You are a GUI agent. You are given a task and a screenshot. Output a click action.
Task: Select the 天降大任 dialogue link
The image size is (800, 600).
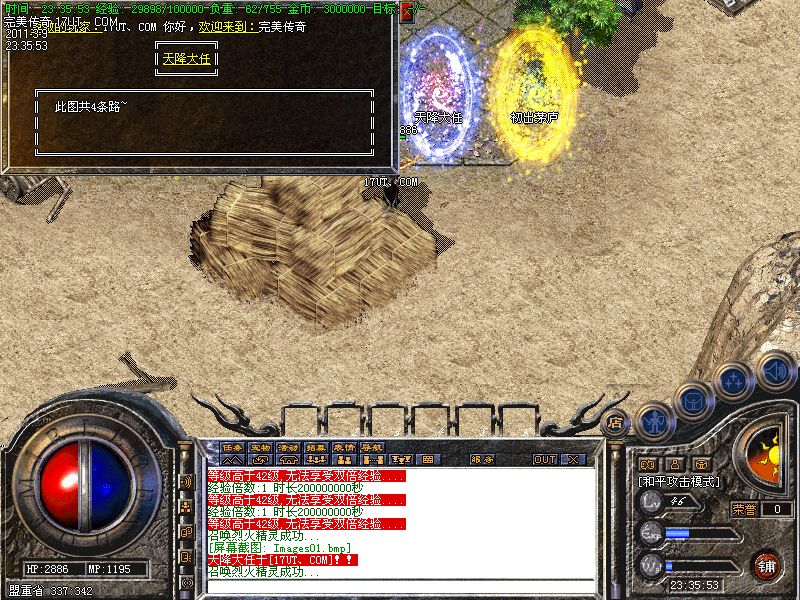189,58
